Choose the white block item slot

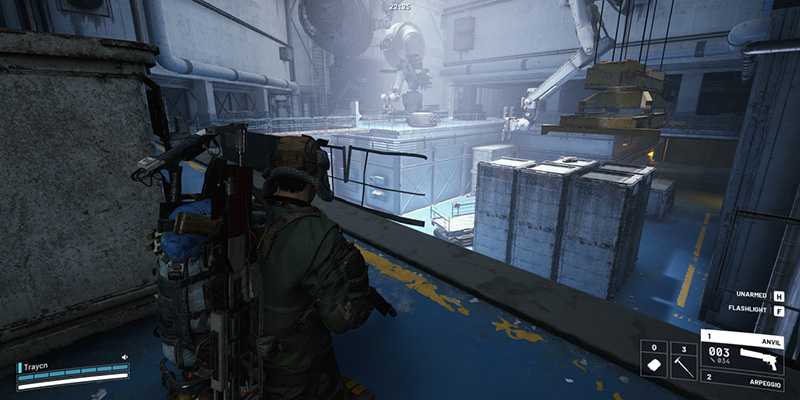click(653, 362)
